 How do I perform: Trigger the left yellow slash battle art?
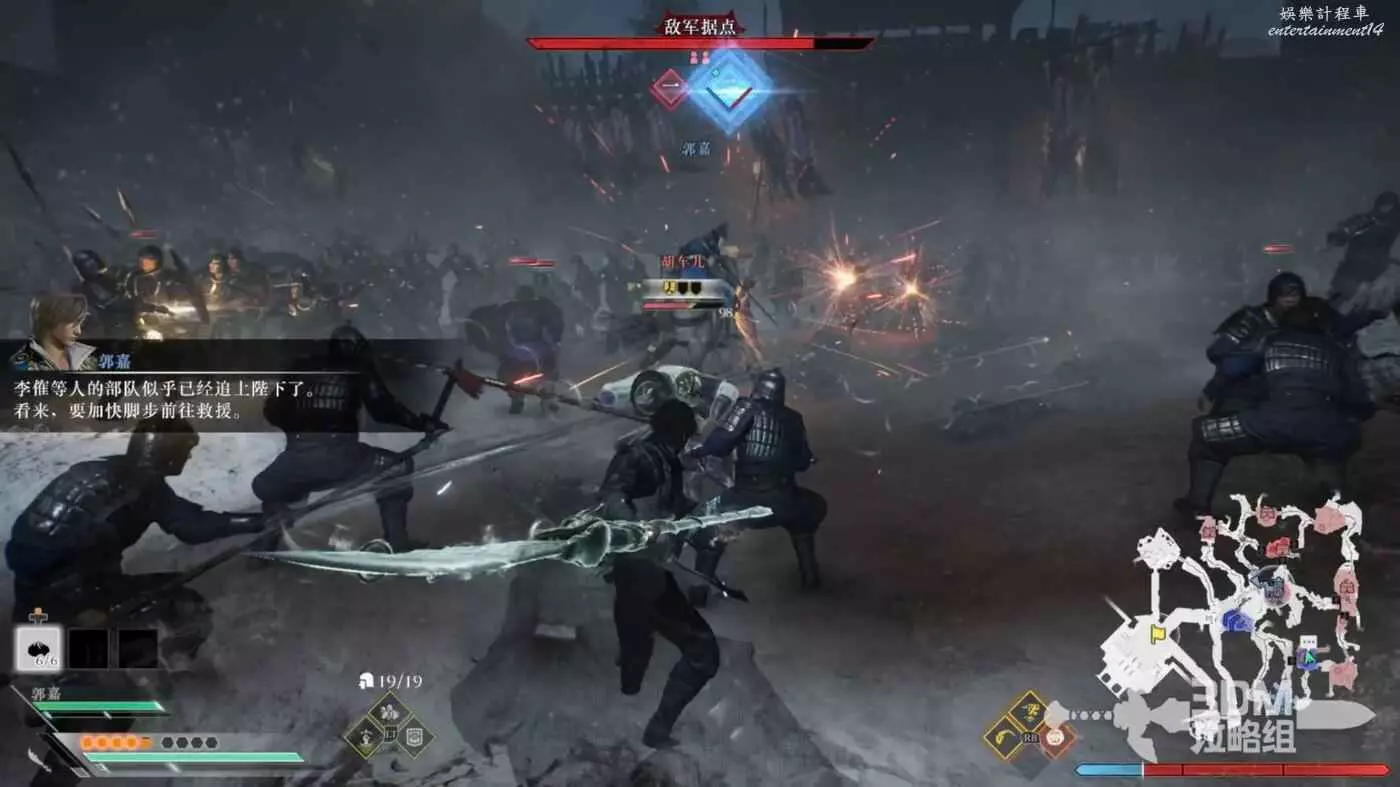click(1003, 738)
